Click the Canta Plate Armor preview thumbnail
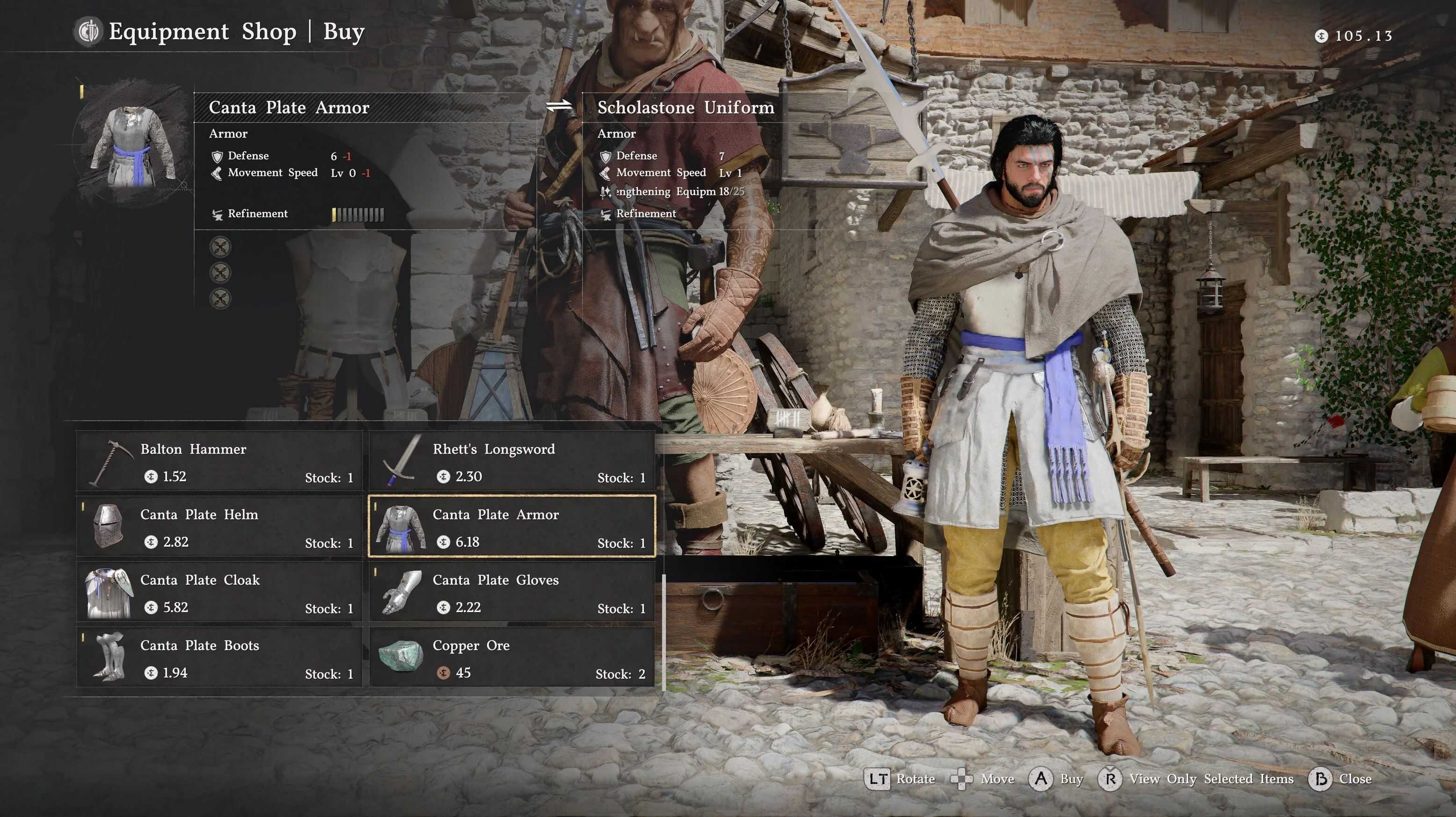This screenshot has width=1456, height=817. pyautogui.click(x=134, y=147)
